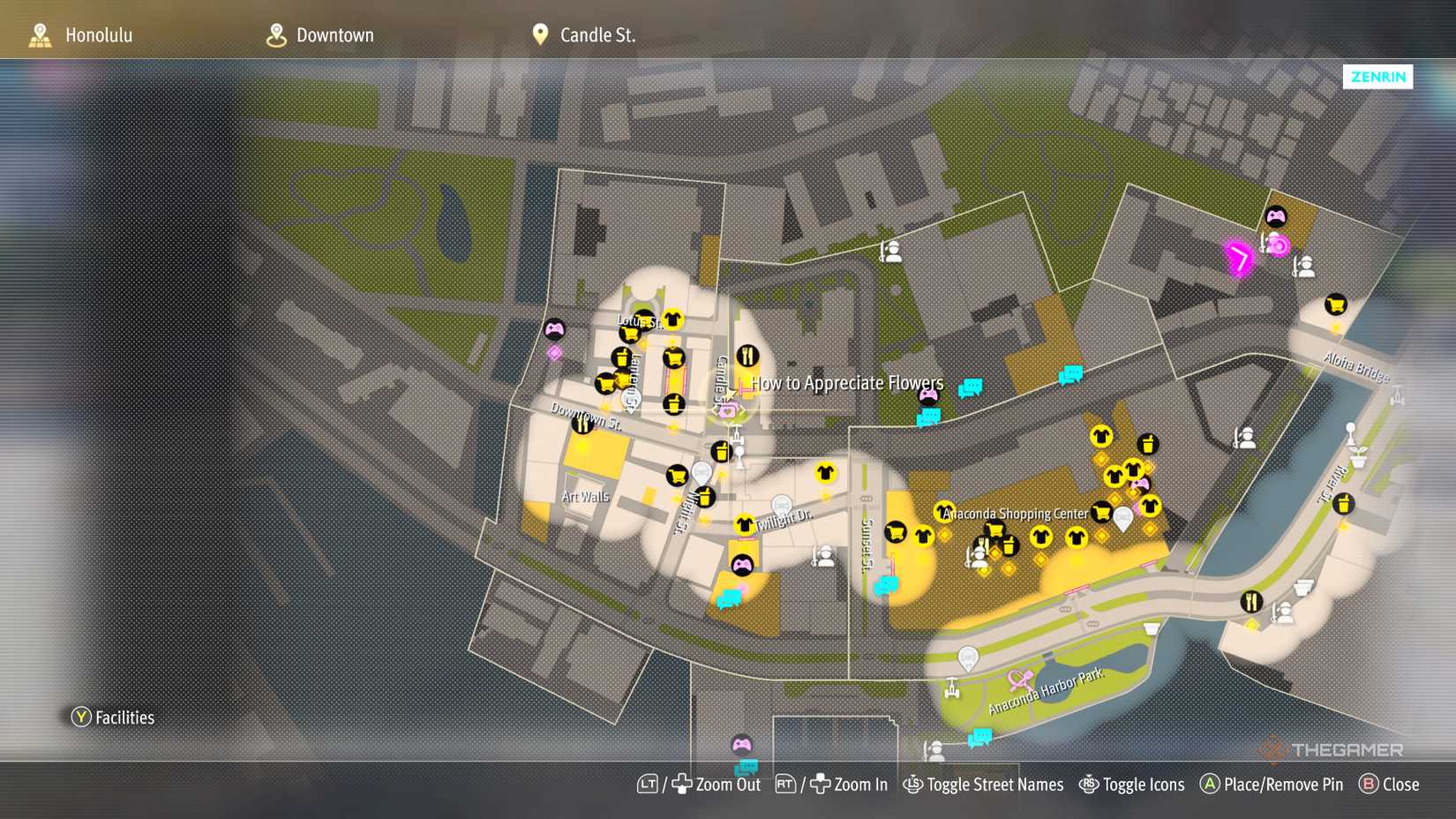Select the drink stand icon below Downtown St.
Image resolution: width=1456 pixels, height=819 pixels.
point(722,452)
